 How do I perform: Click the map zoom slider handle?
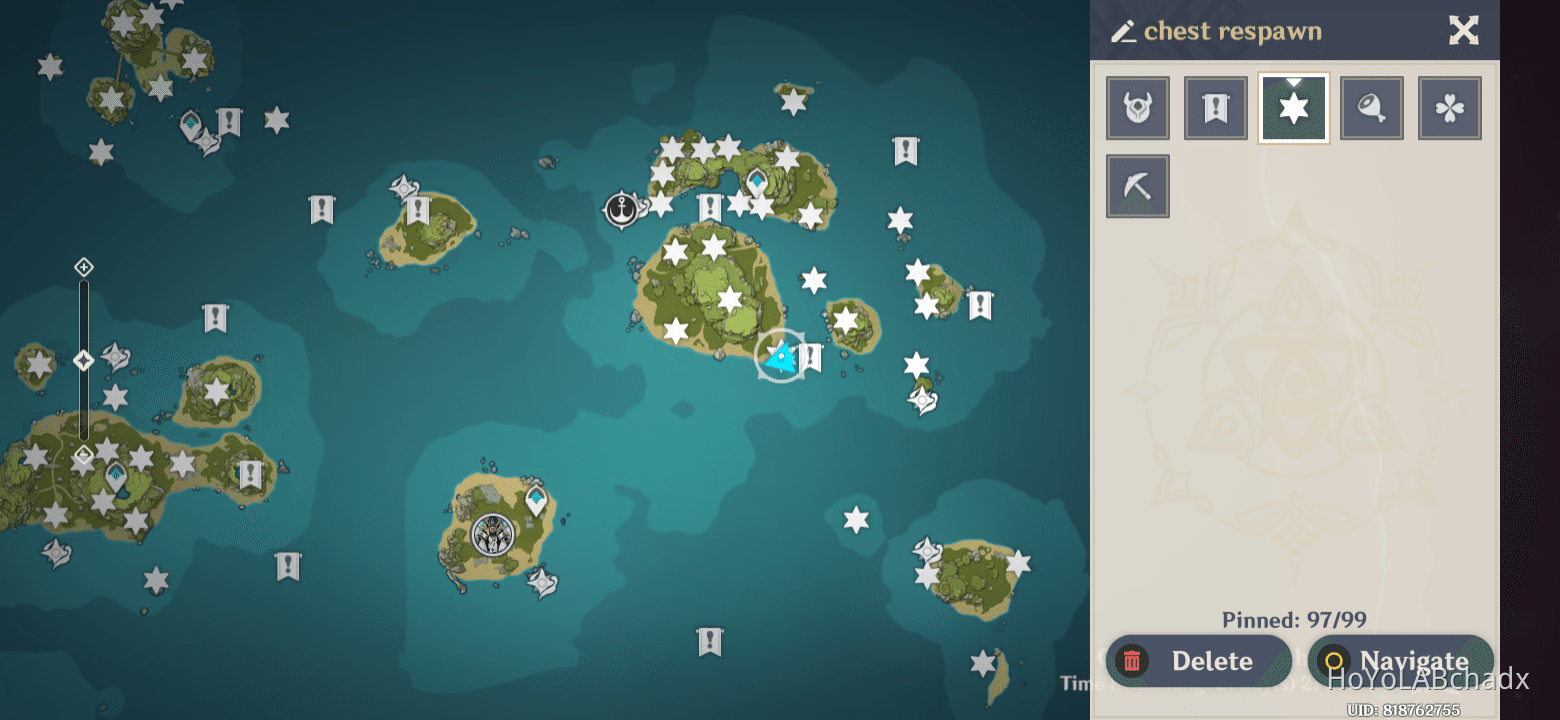click(x=83, y=360)
